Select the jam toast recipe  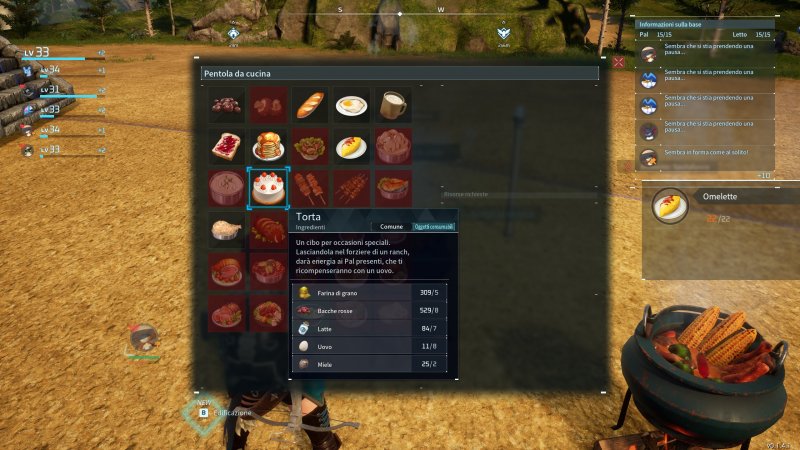point(227,146)
